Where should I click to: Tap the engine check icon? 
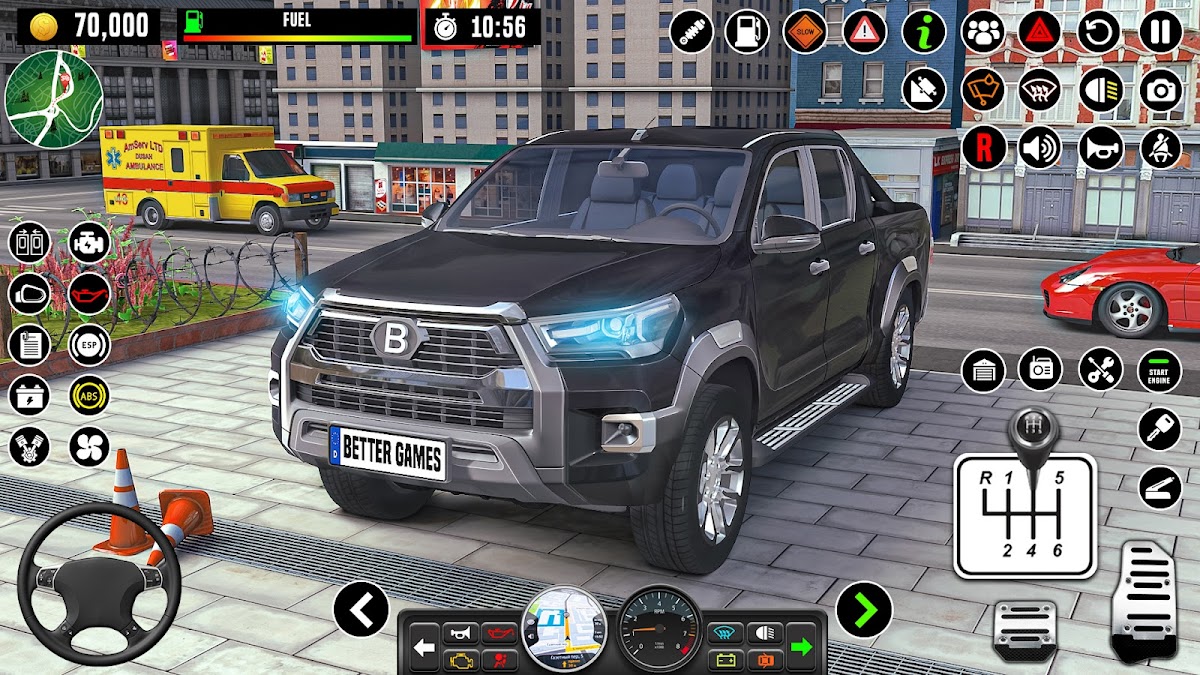[89, 243]
